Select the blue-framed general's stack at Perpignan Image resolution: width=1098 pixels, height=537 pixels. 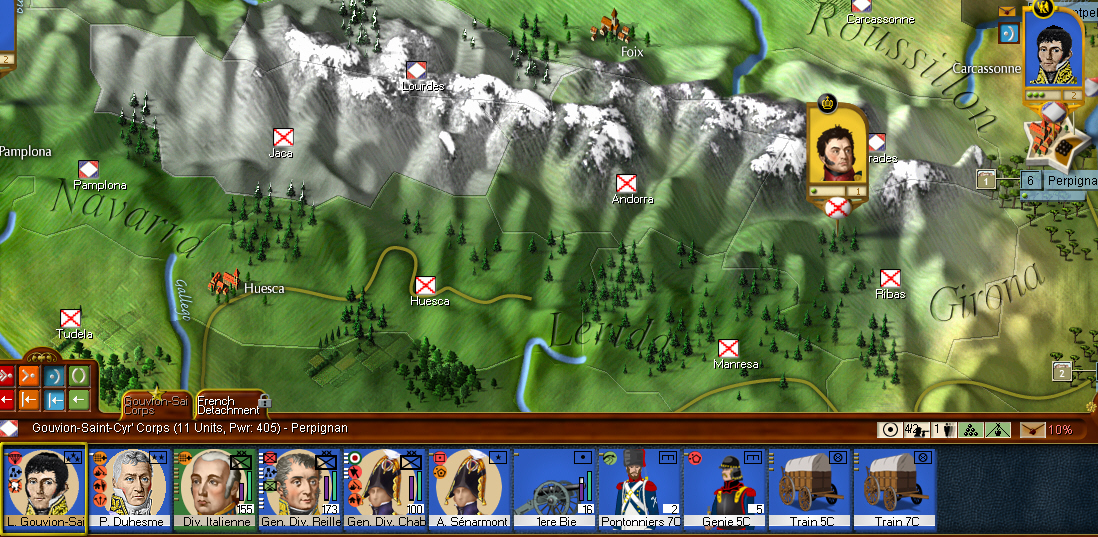pos(1054,56)
